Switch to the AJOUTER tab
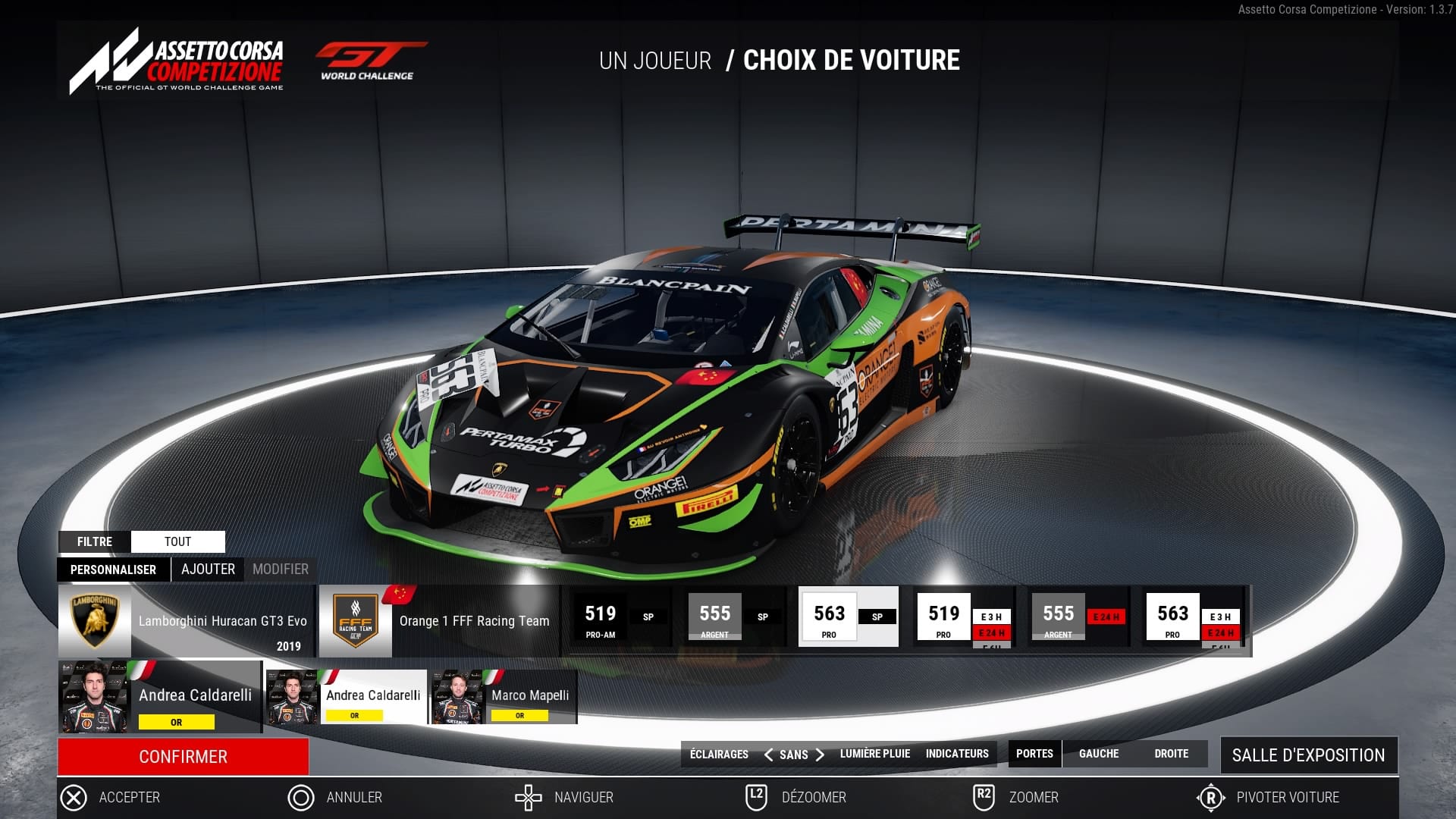1456x819 pixels. tap(208, 569)
